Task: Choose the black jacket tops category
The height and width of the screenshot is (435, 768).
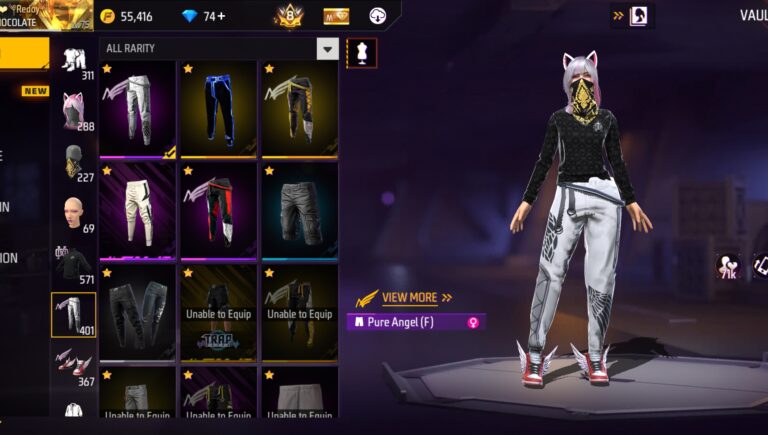Action: coord(73,265)
